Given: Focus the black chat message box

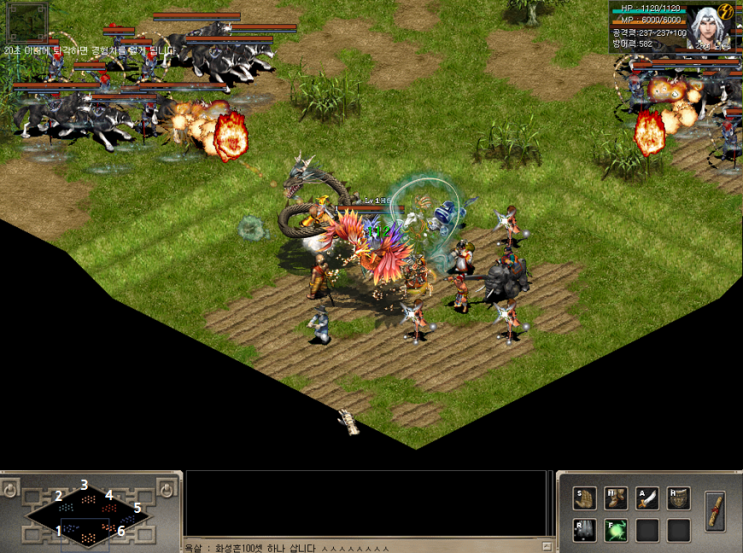Looking at the screenshot, I should [x=366, y=505].
